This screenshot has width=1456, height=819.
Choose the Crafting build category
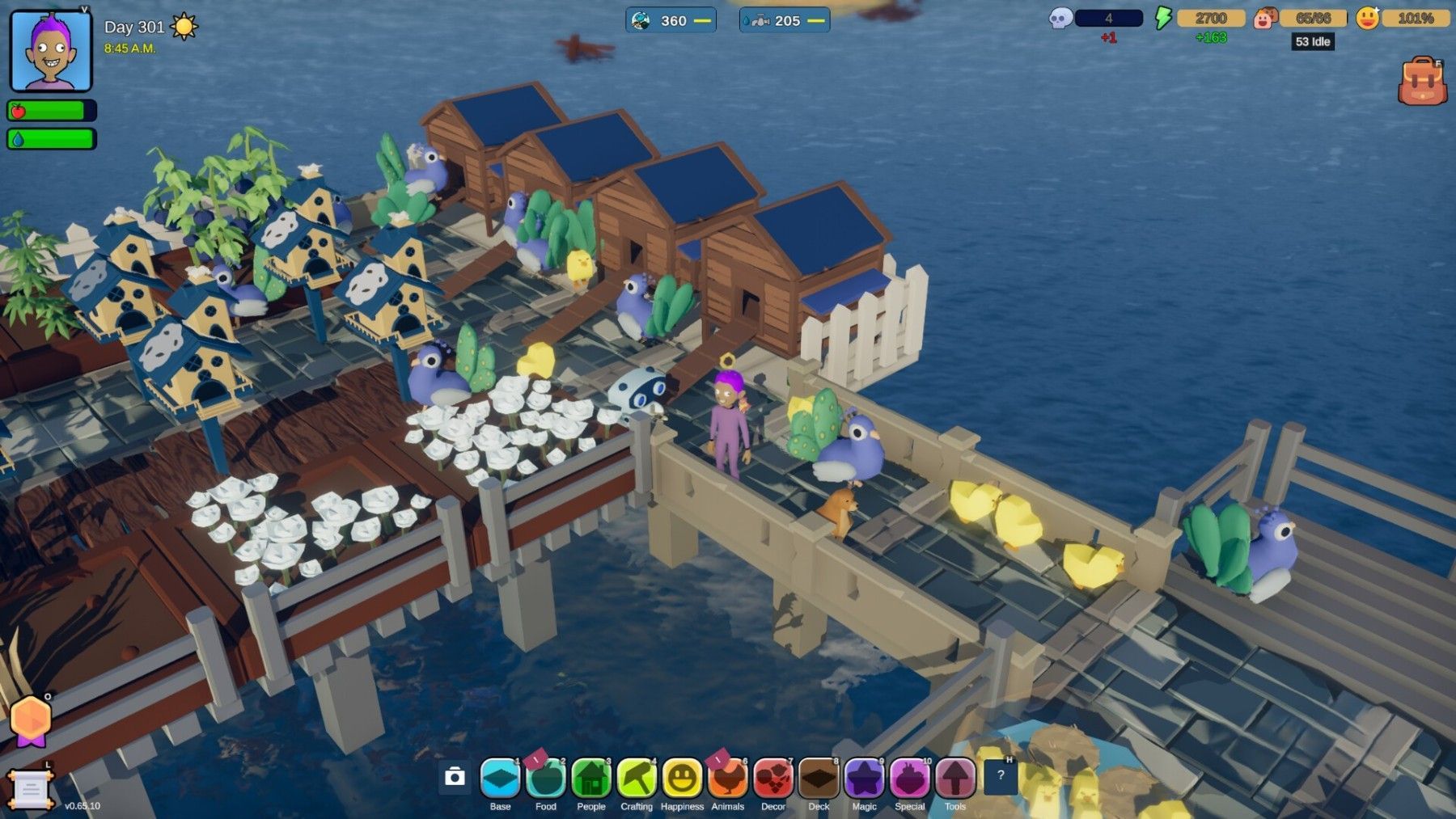[637, 779]
